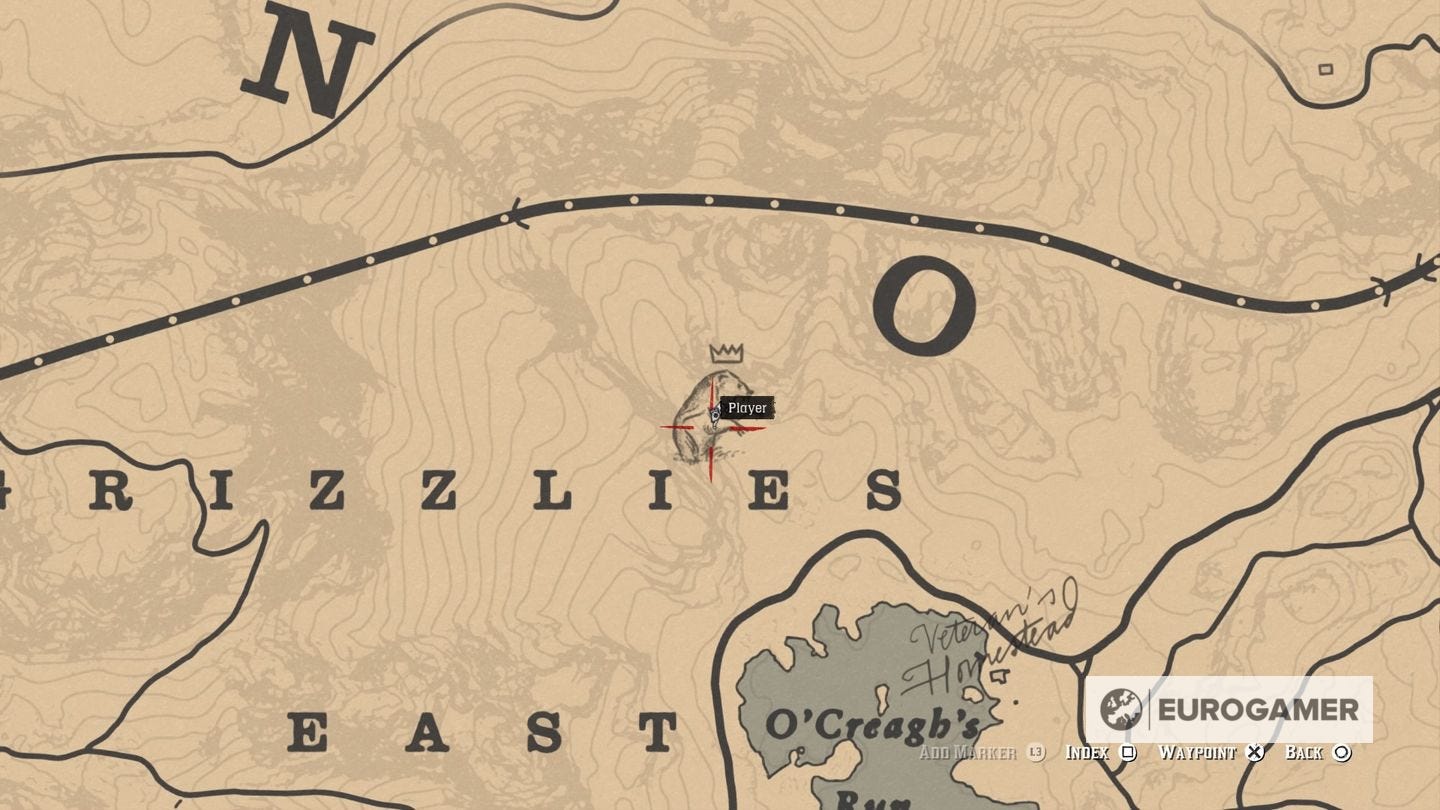Click the small building icon at top right

1327,71
